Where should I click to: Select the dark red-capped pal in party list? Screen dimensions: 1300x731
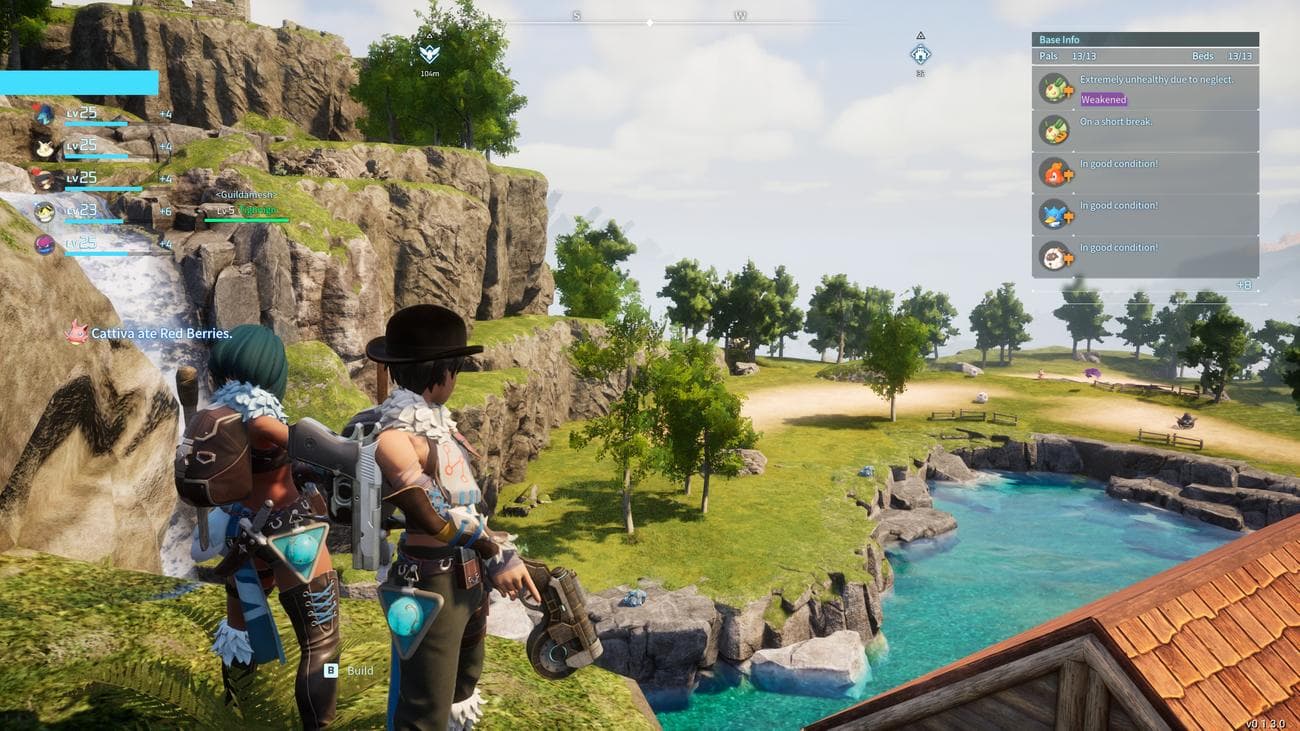[x=44, y=180]
